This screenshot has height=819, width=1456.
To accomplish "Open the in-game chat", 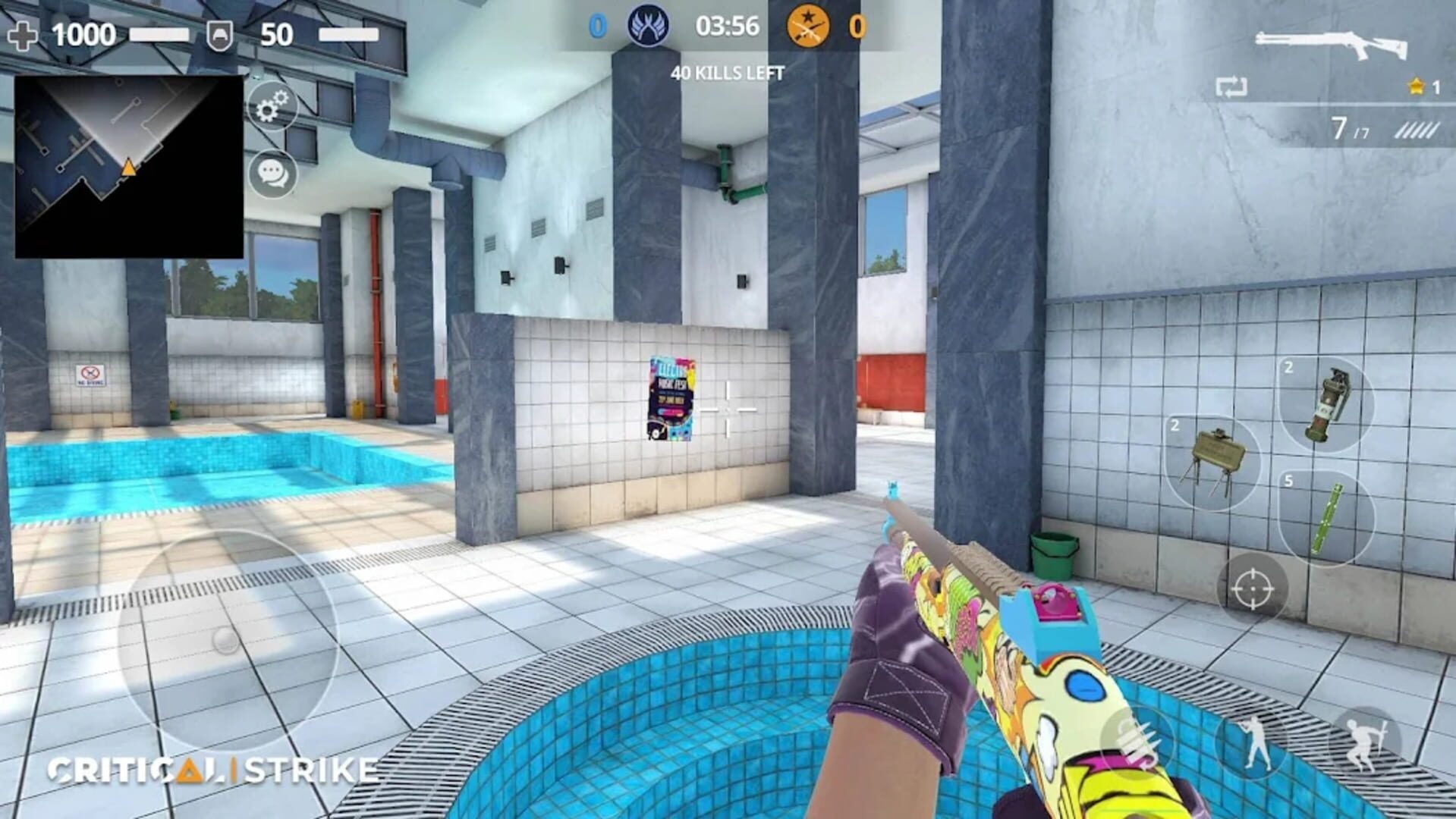I will click(272, 174).
